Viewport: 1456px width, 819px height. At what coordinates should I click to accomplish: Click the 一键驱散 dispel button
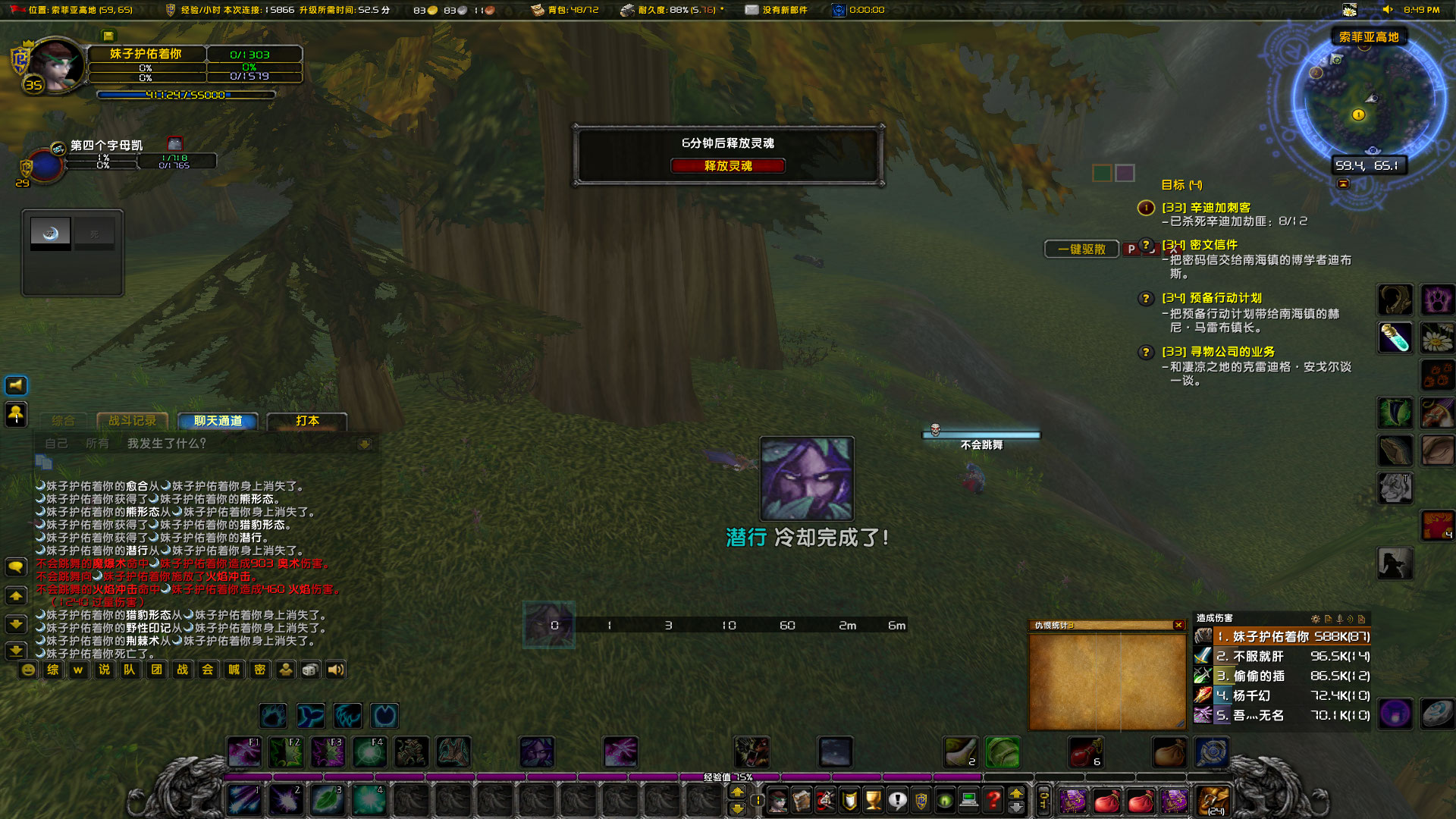click(x=1081, y=249)
